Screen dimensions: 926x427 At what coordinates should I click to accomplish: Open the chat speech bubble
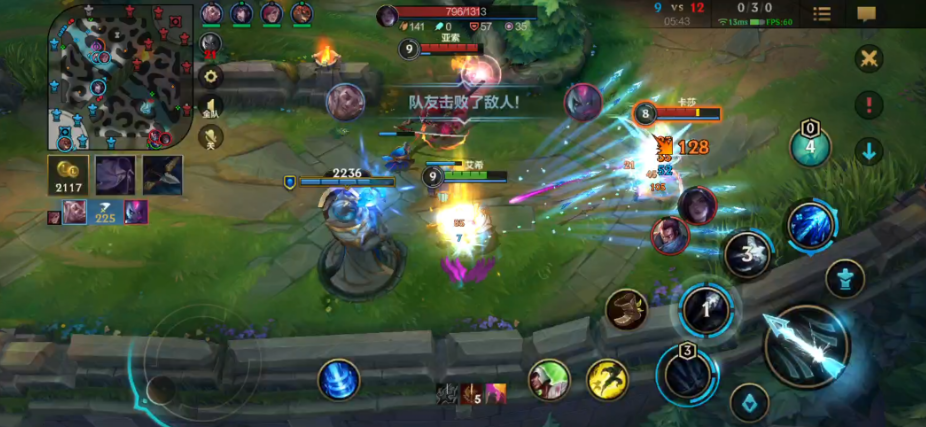pyautogui.click(x=866, y=14)
